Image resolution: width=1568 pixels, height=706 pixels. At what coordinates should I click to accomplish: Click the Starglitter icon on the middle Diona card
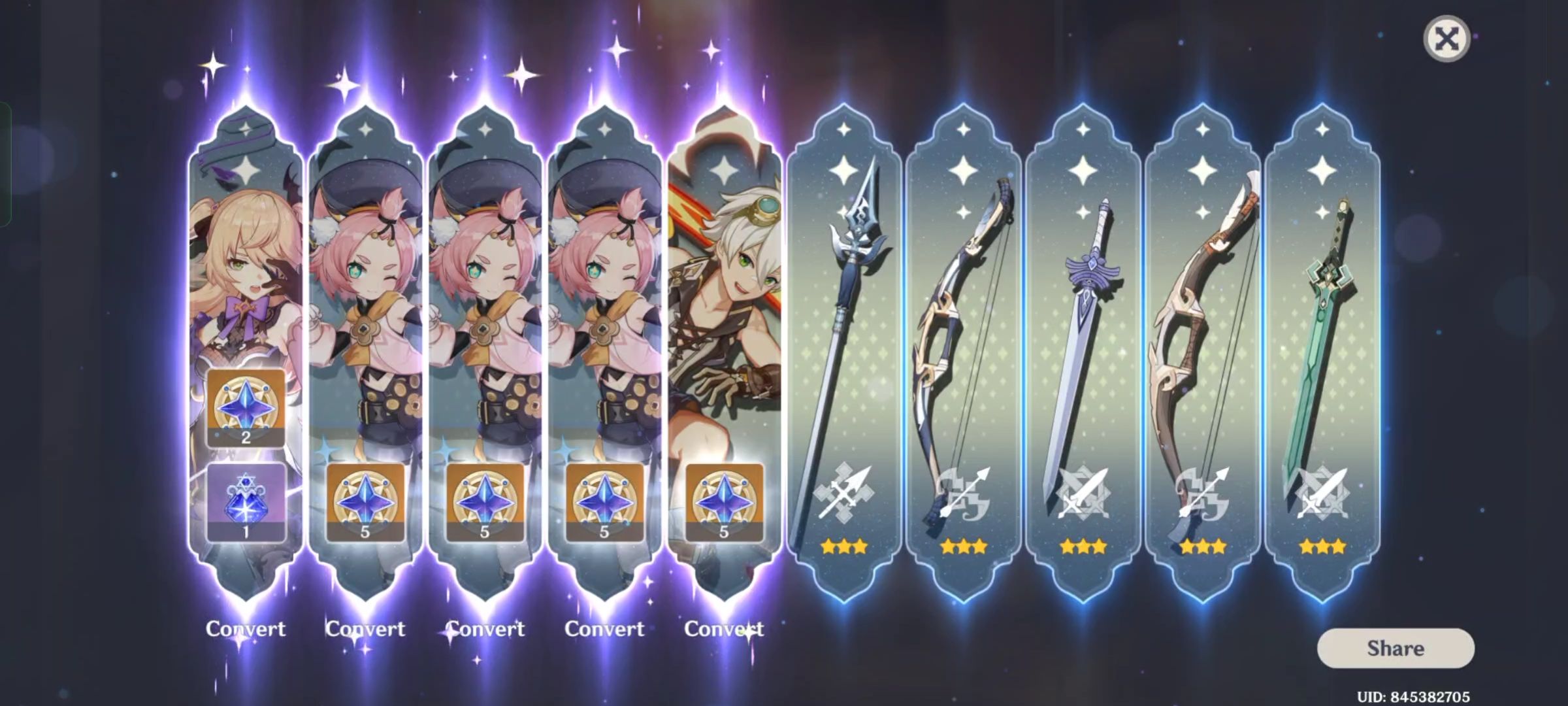[x=487, y=500]
